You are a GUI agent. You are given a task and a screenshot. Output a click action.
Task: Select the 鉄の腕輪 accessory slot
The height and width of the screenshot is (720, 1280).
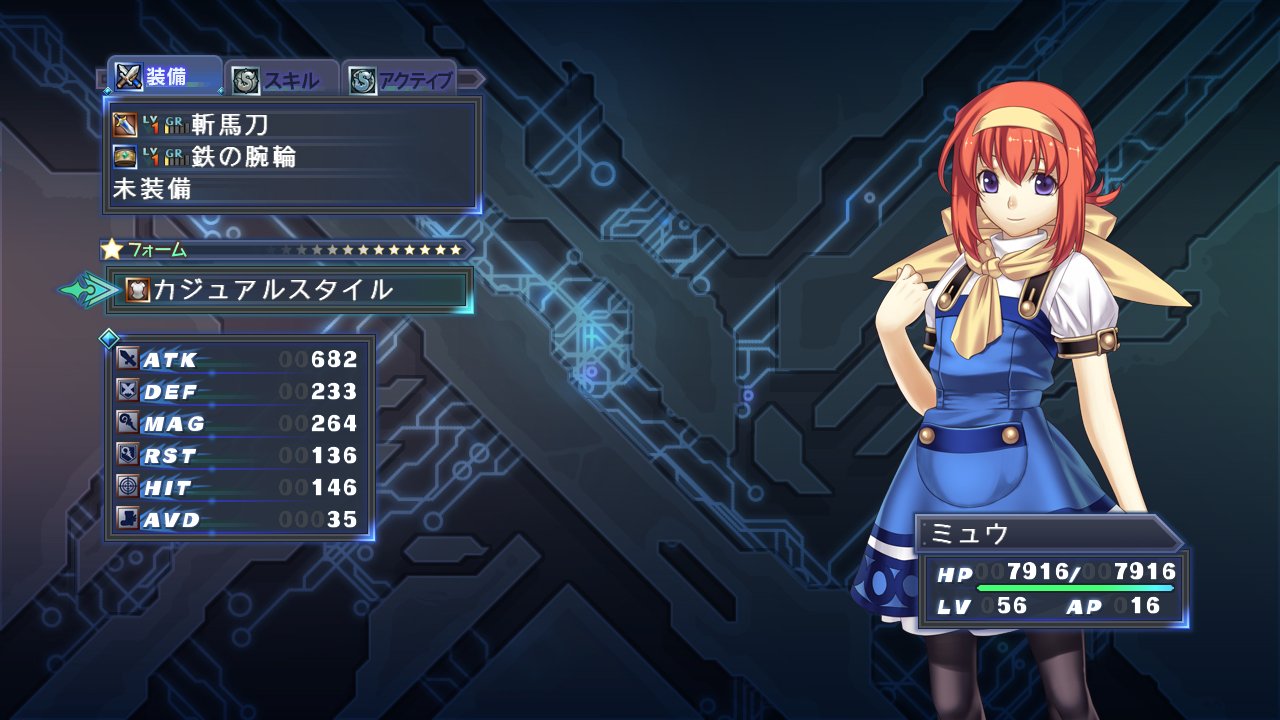pyautogui.click(x=291, y=156)
